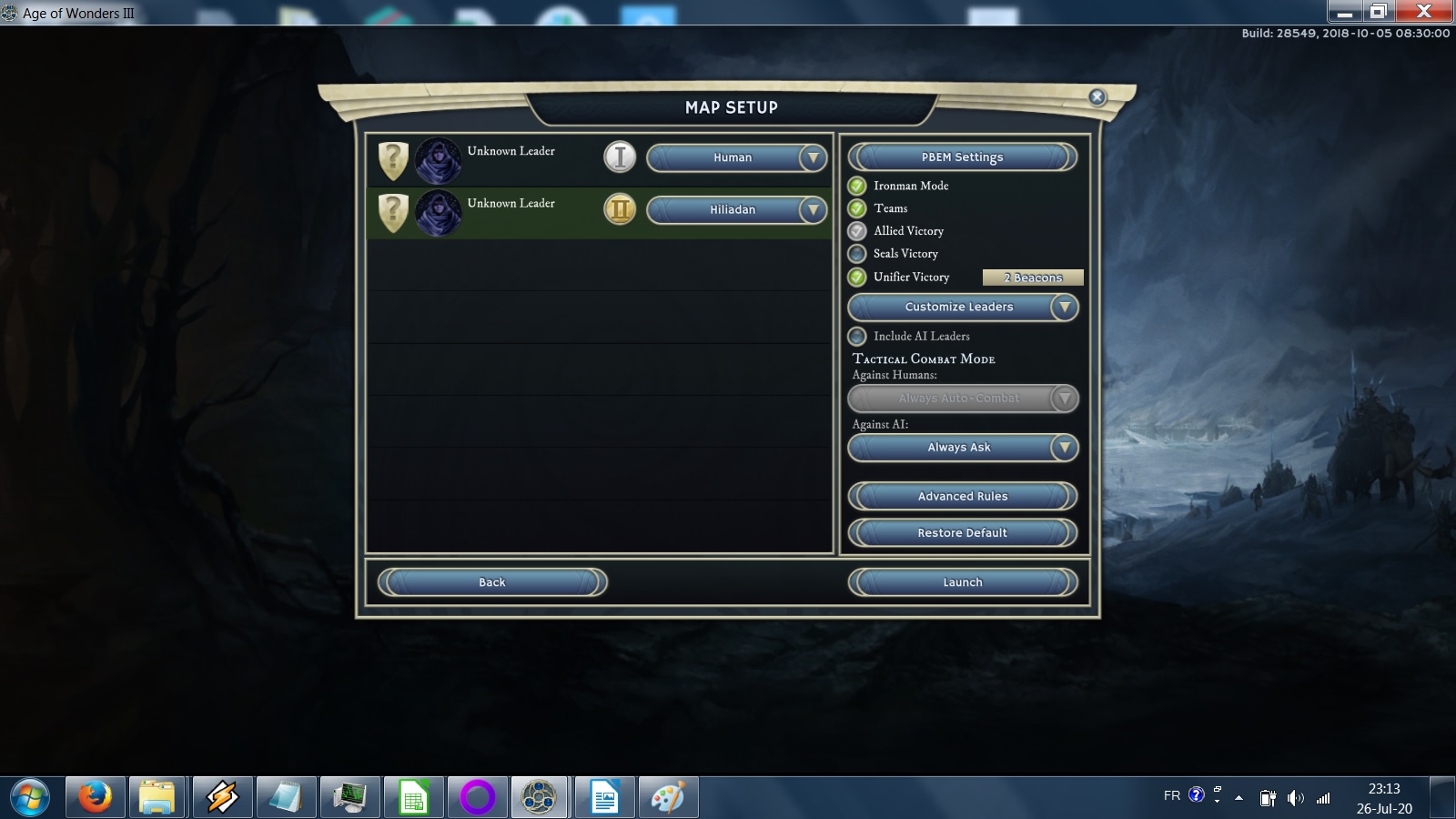Close the Map Setup panel
Viewport: 1456px width, 819px height.
(1097, 97)
